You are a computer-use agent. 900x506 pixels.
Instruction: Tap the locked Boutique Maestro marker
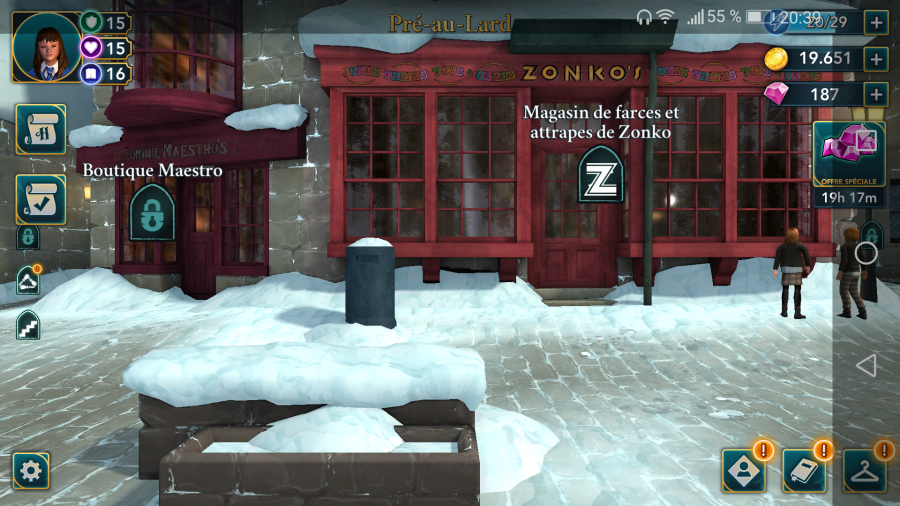[x=152, y=212]
